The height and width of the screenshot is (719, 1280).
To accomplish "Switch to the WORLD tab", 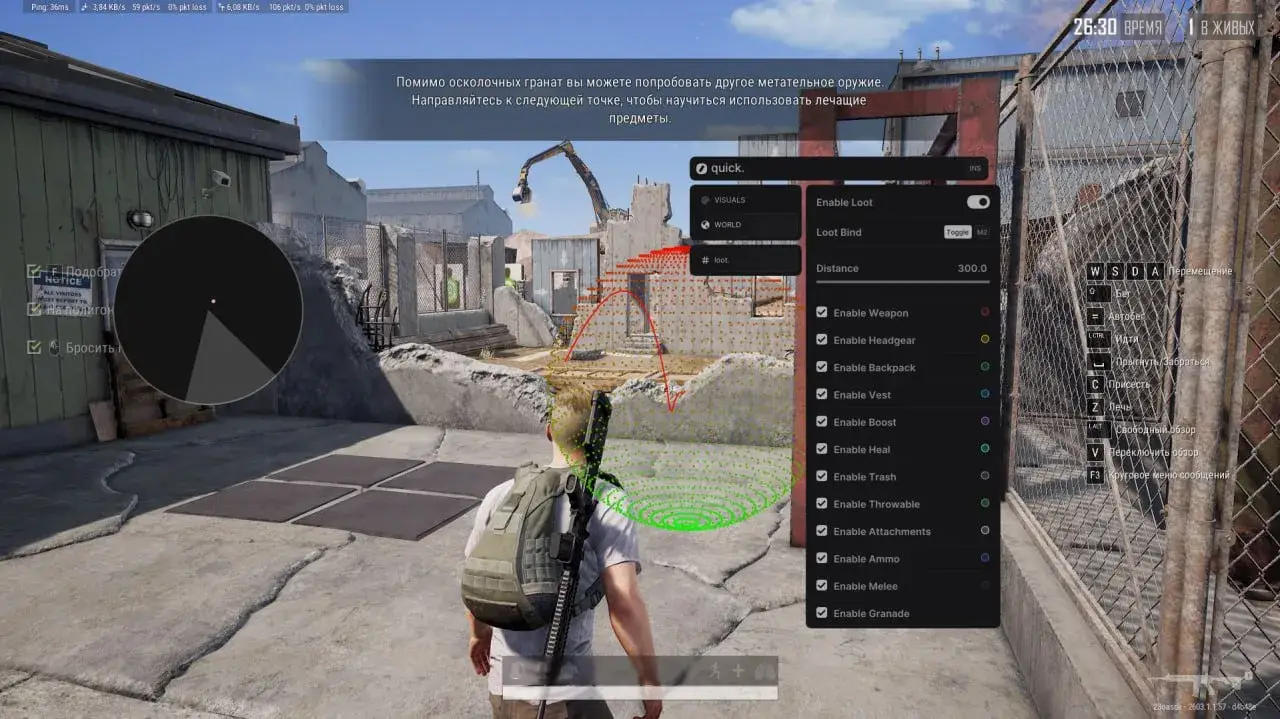I will (x=727, y=225).
